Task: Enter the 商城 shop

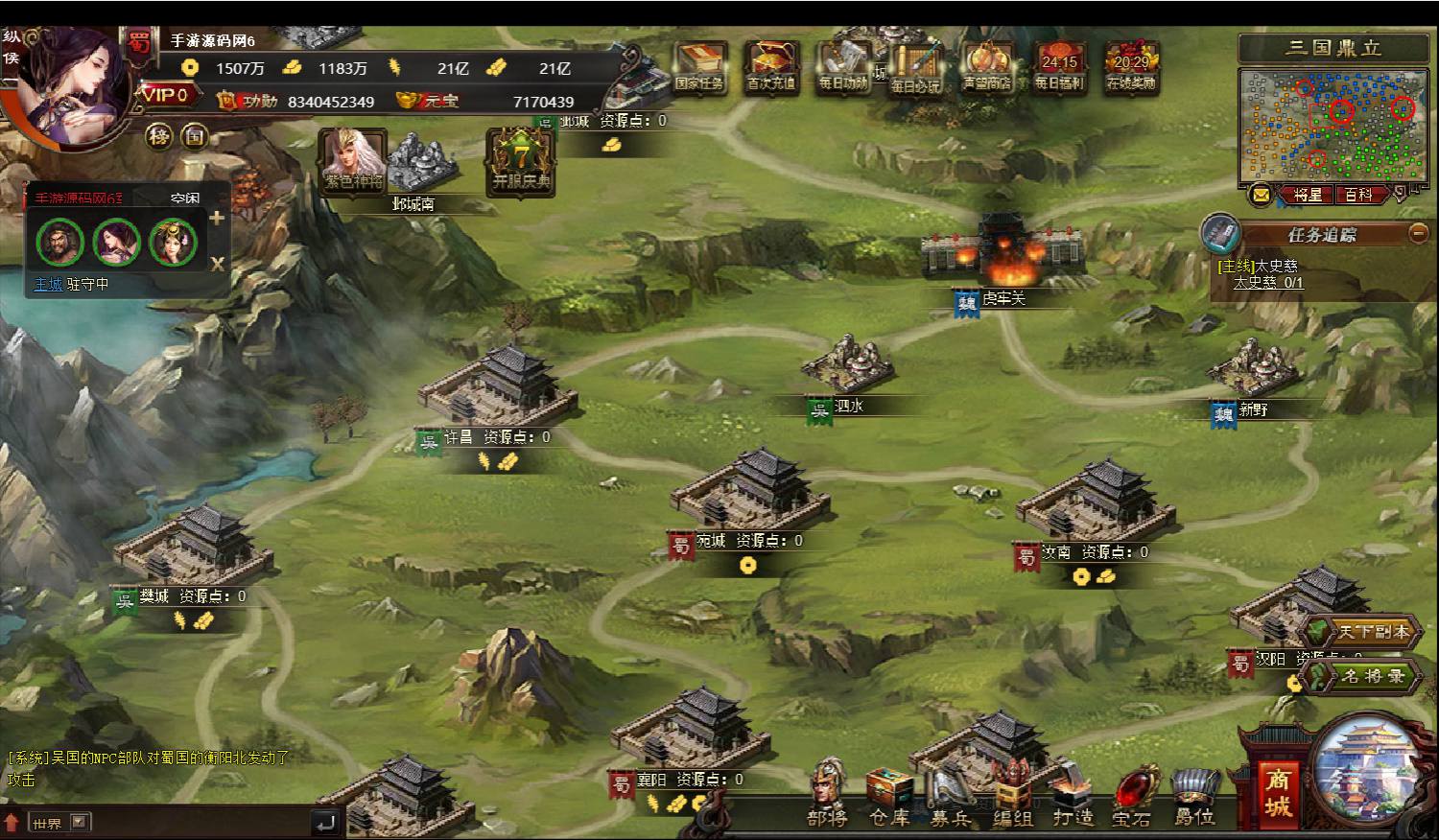Action: pyautogui.click(x=1277, y=792)
